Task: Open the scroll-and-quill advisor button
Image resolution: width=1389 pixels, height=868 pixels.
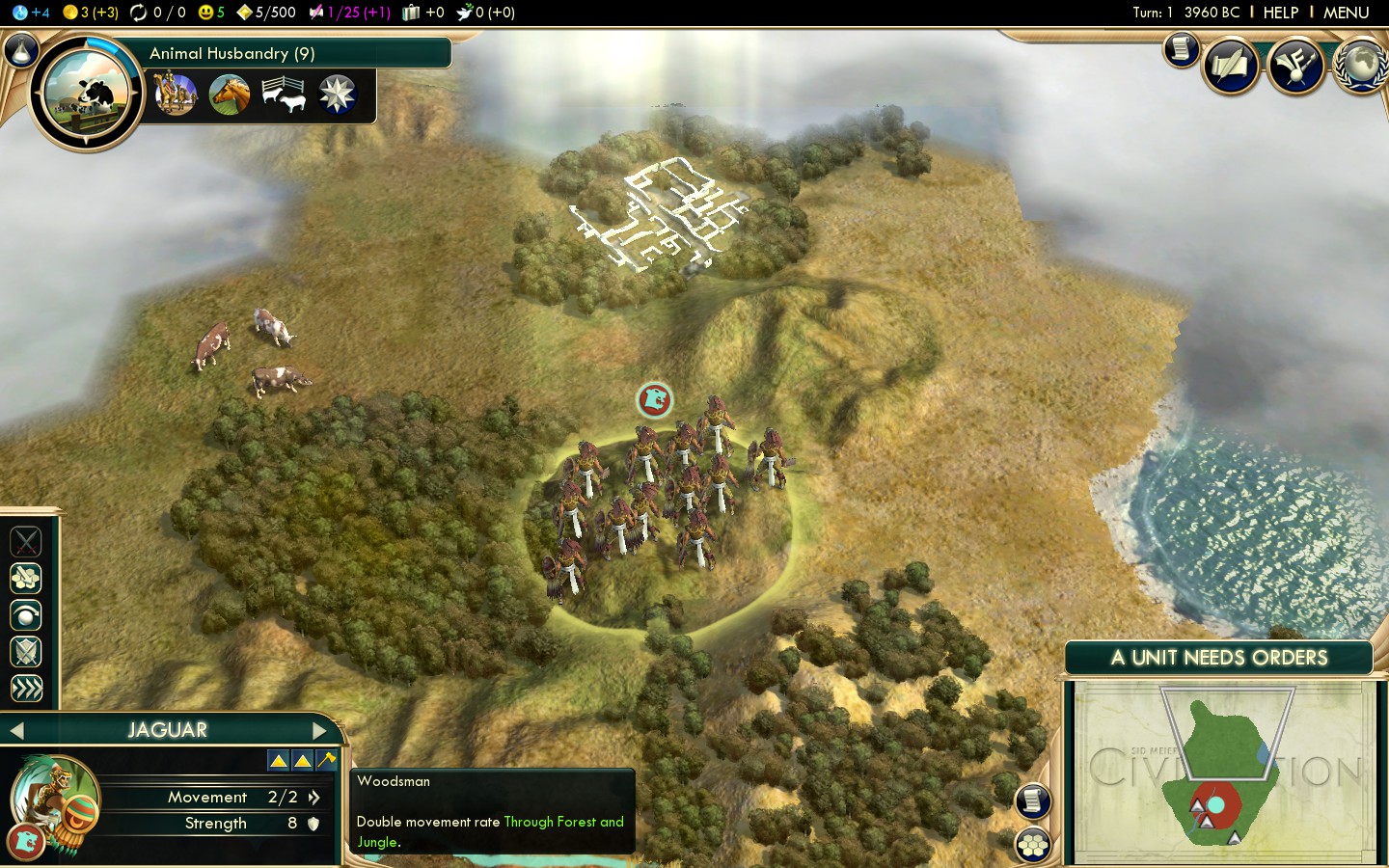Action: [x=1231, y=66]
